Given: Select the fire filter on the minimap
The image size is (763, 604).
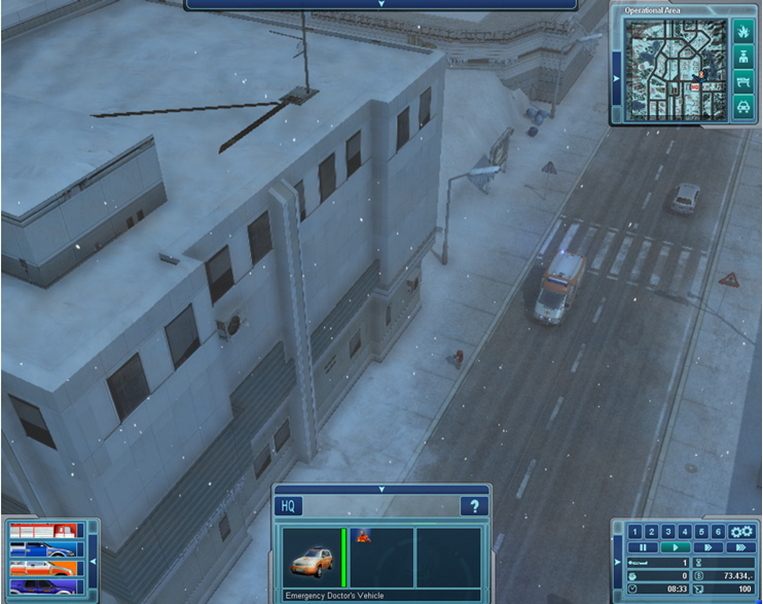Looking at the screenshot, I should [741, 34].
